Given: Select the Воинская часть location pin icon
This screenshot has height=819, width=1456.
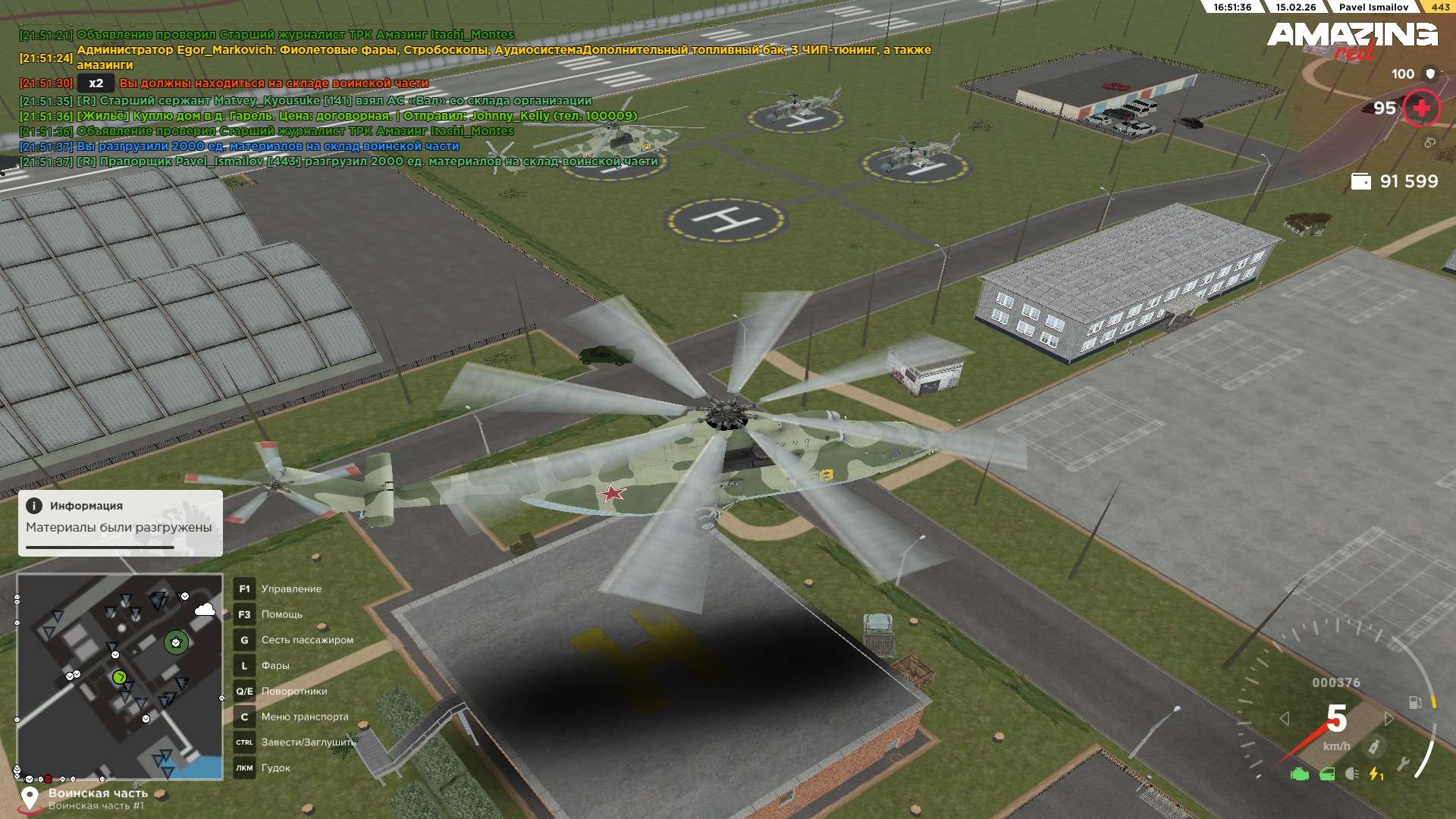Looking at the screenshot, I should click(30, 799).
